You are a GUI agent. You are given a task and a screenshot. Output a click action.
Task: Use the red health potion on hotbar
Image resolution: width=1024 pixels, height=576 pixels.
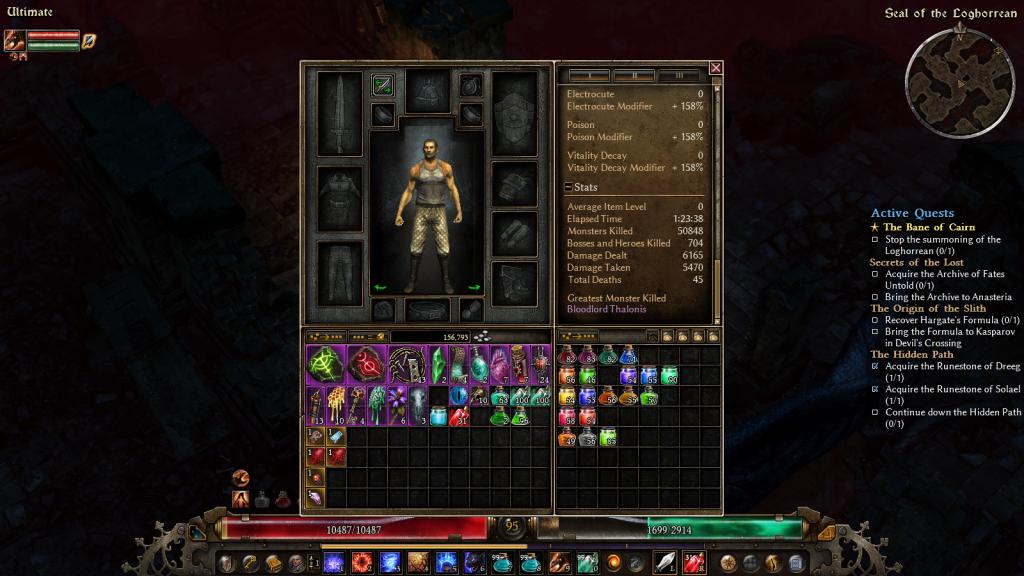pos(693,562)
